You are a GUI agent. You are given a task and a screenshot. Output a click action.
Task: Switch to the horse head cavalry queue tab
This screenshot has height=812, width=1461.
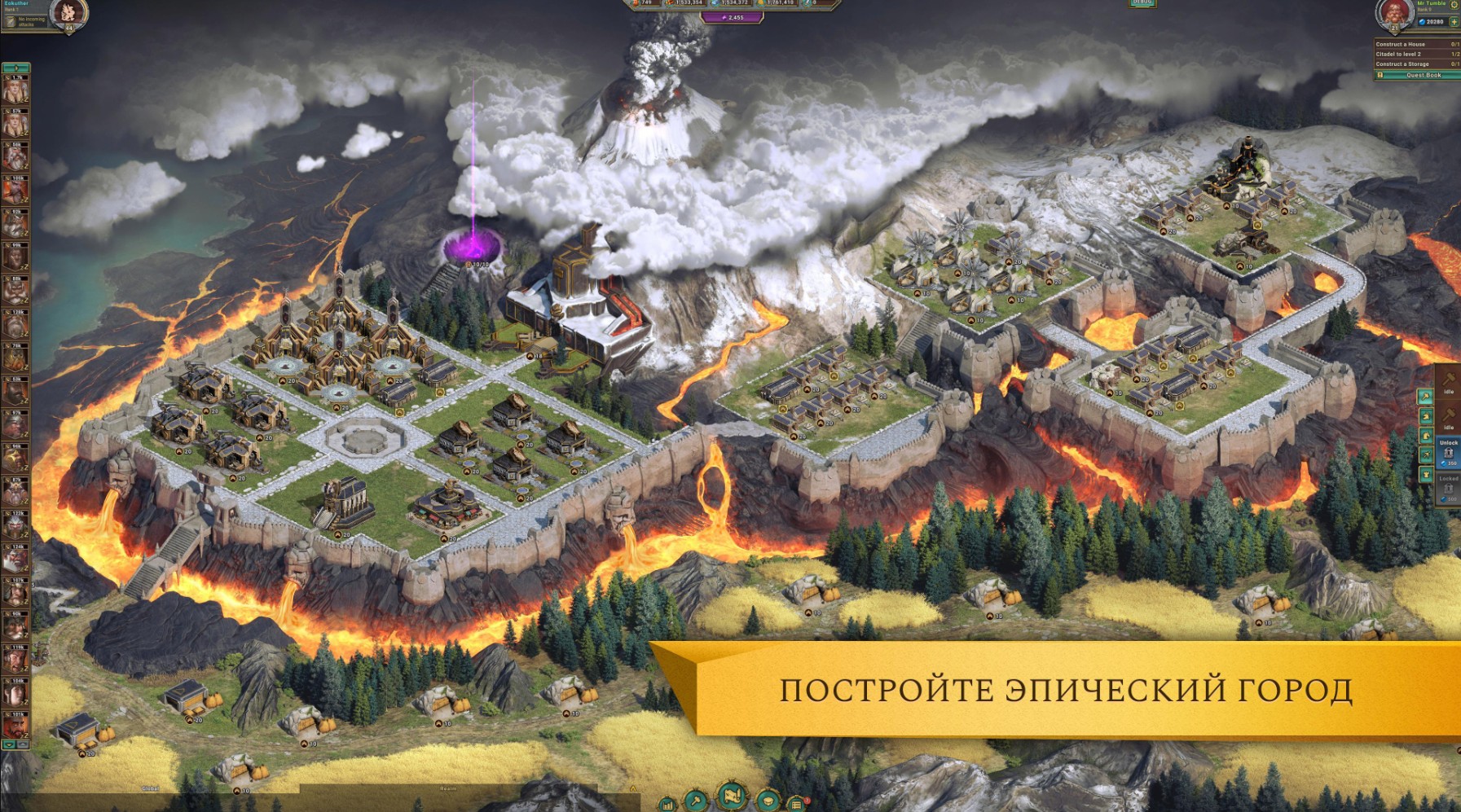[x=1426, y=436]
